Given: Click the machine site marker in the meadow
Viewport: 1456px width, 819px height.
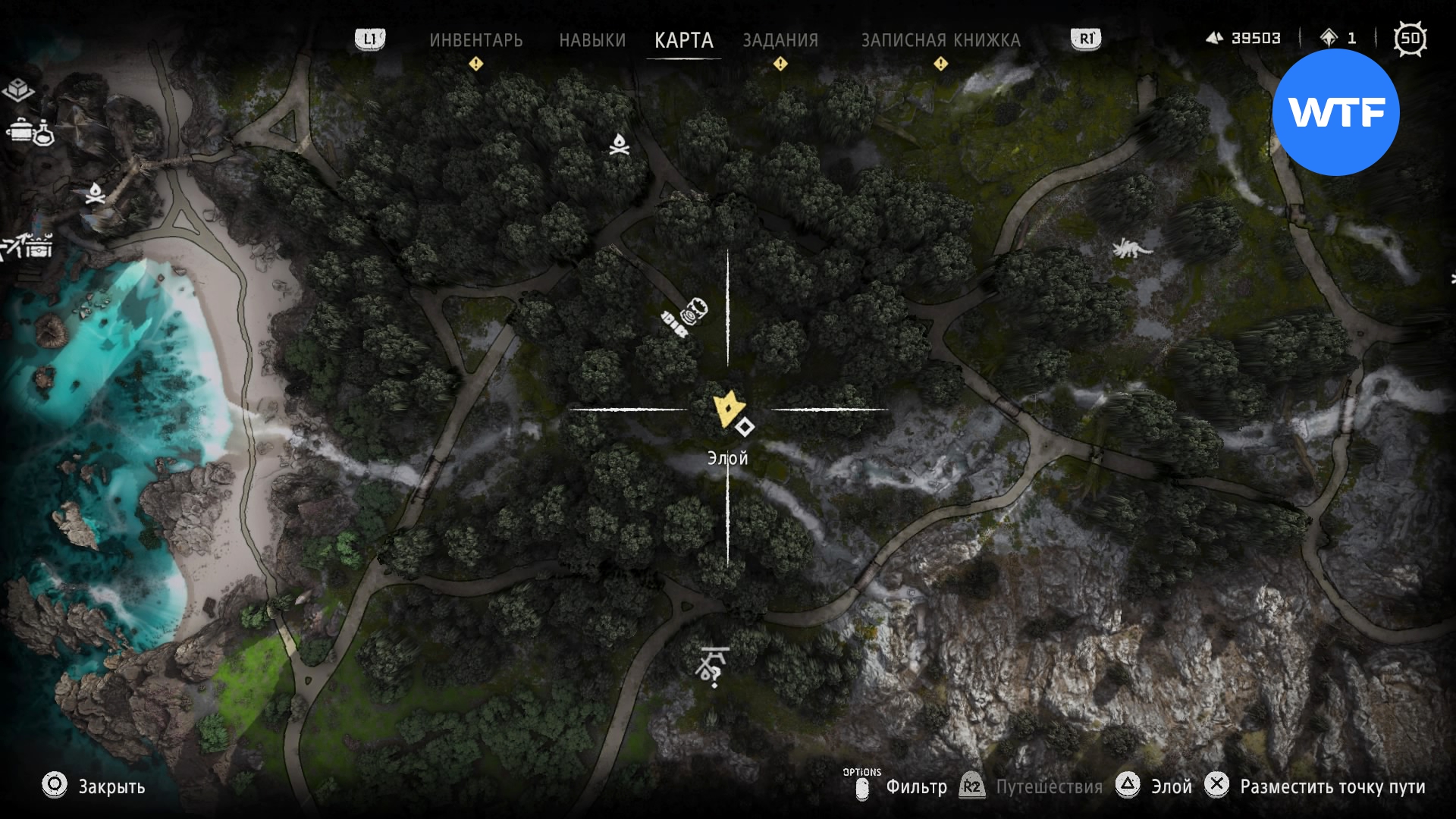Looking at the screenshot, I should (1131, 248).
